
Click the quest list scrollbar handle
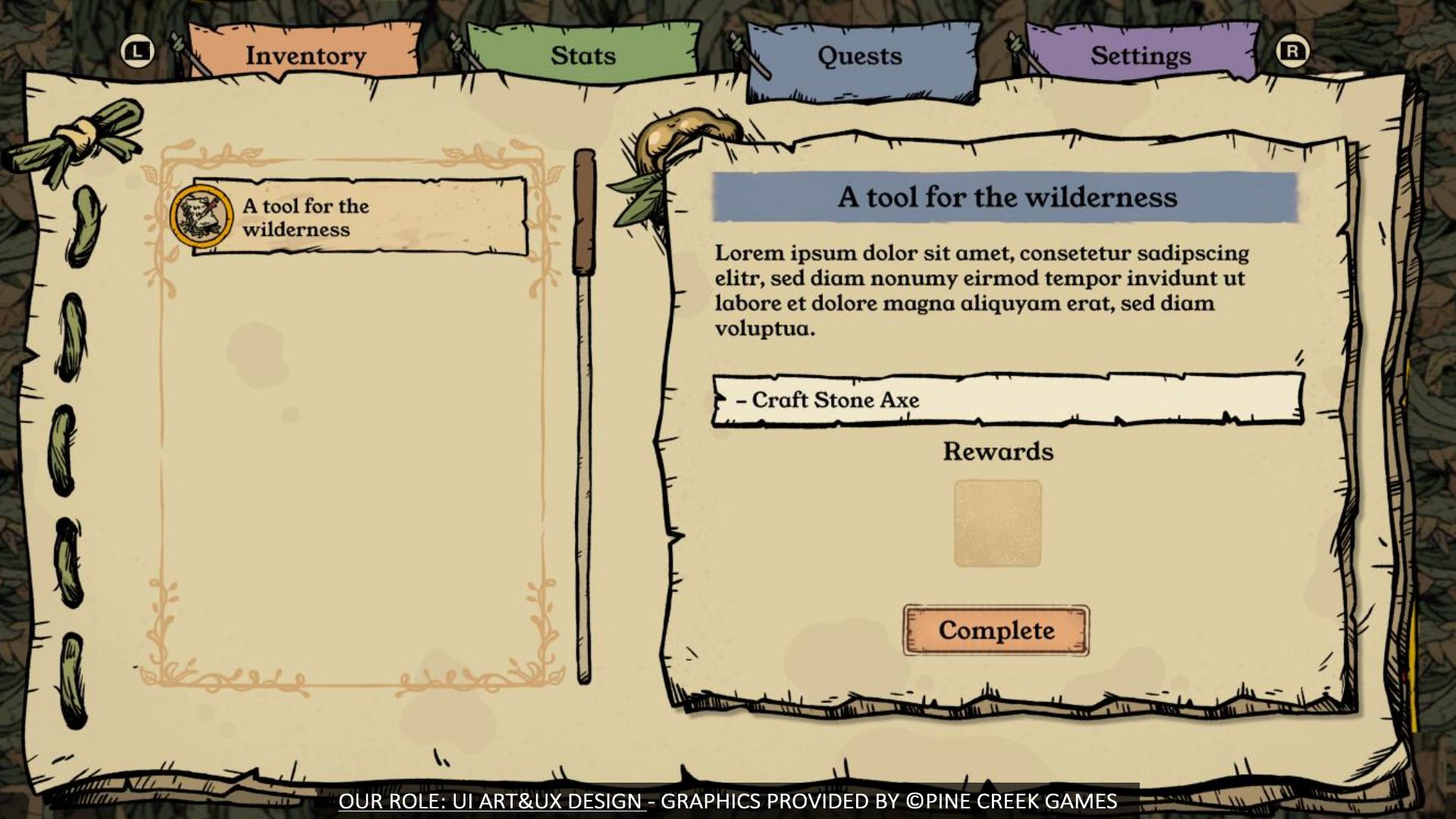click(x=584, y=212)
